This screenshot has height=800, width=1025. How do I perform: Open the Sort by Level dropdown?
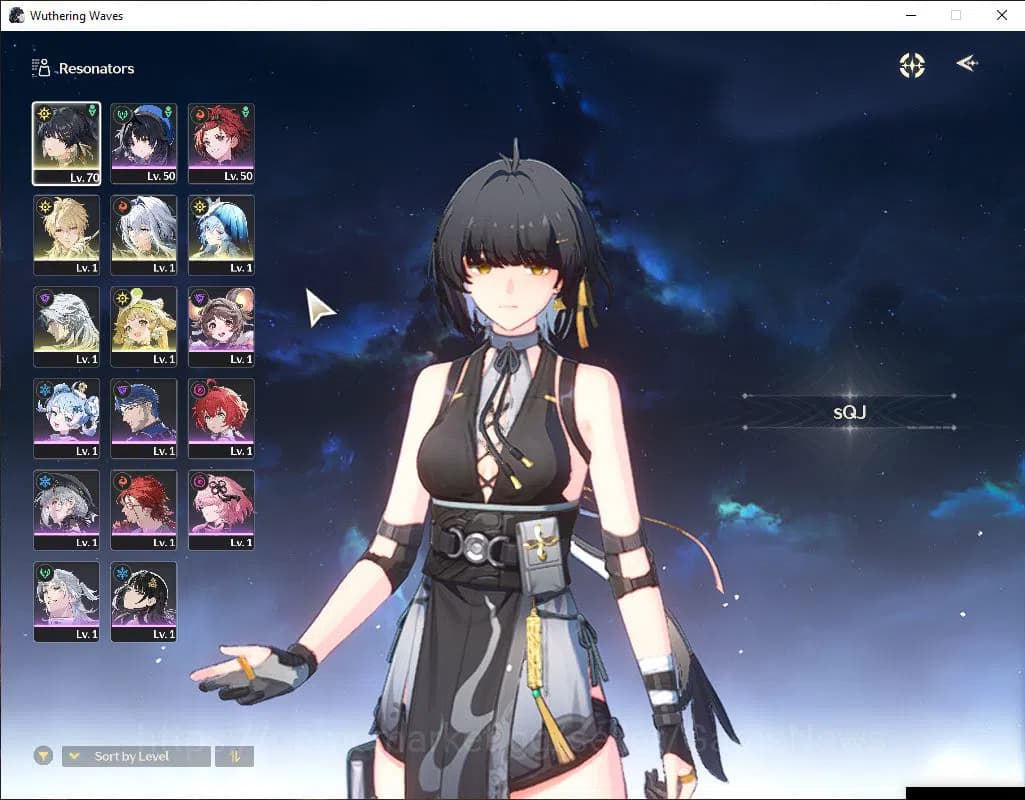[136, 756]
